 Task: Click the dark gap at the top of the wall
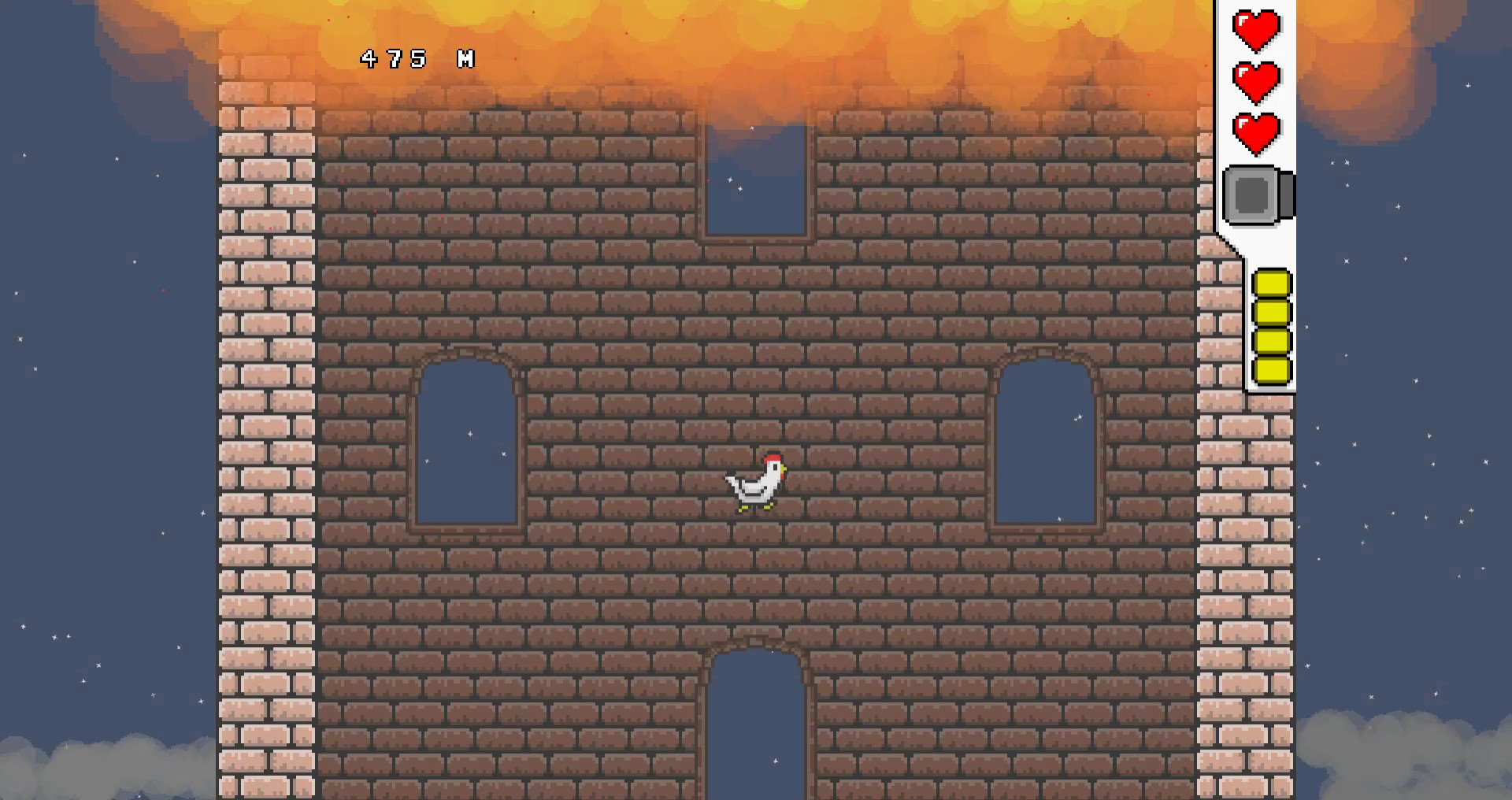pos(754,181)
